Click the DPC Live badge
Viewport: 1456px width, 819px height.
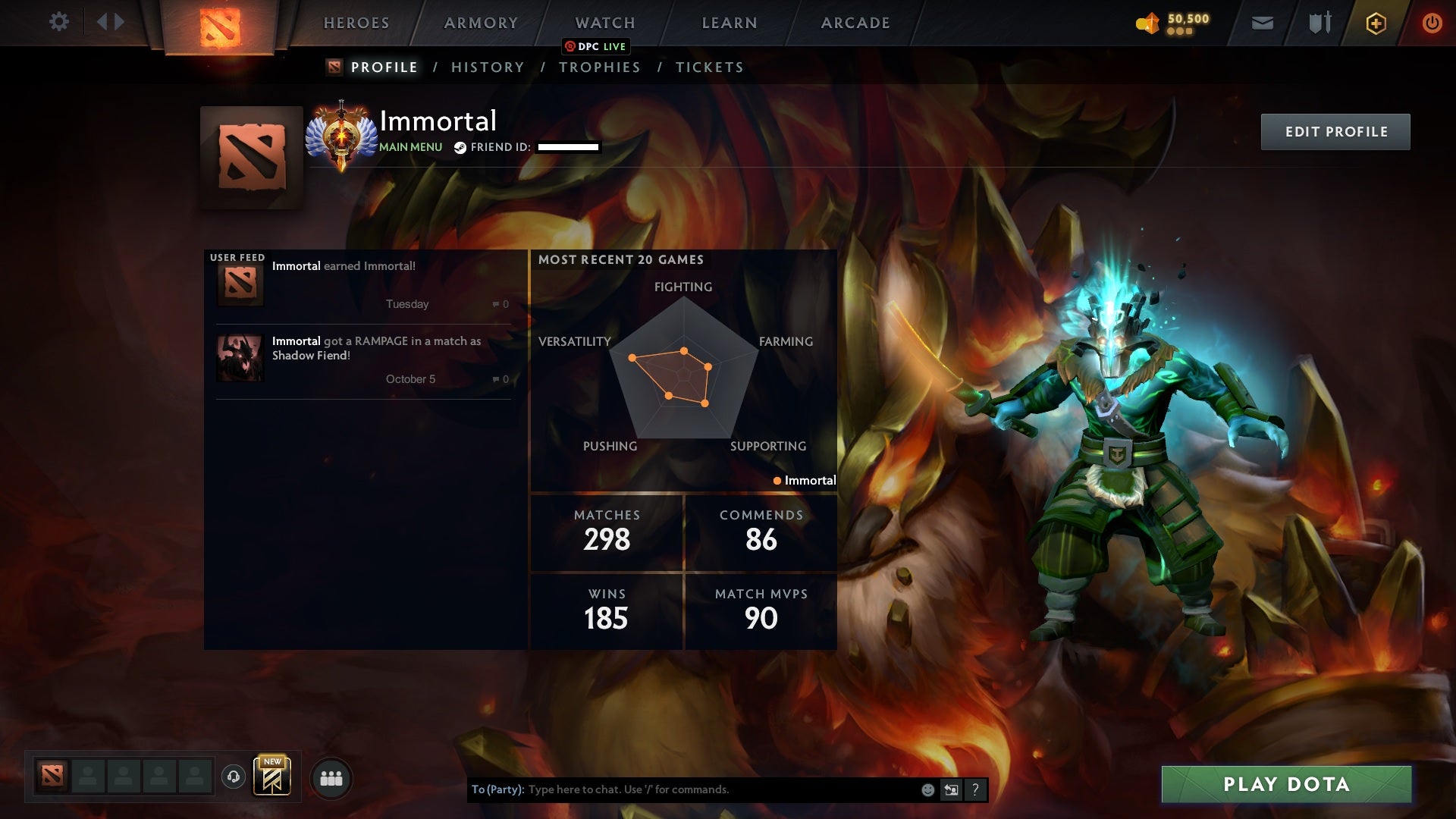[x=596, y=47]
